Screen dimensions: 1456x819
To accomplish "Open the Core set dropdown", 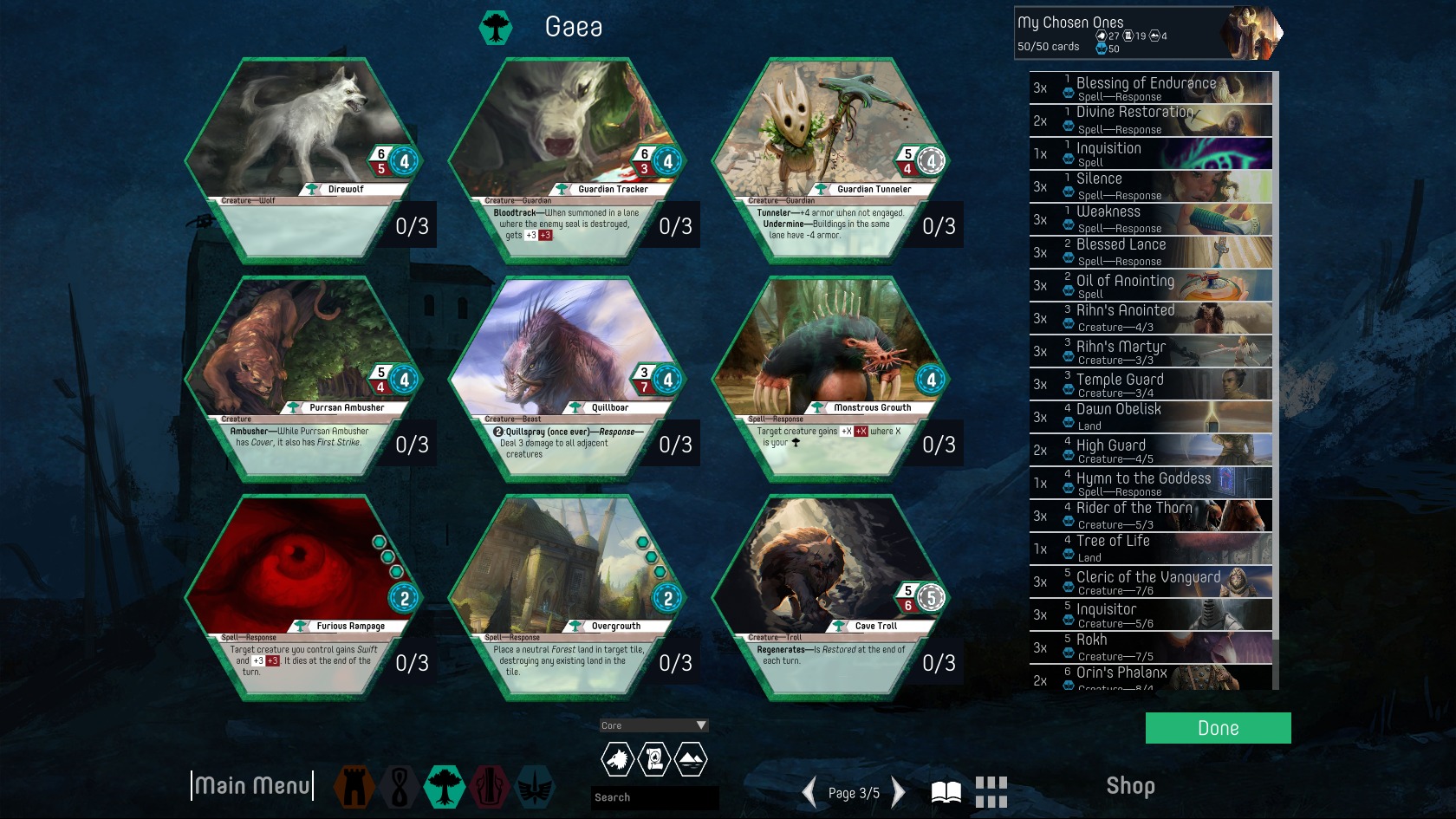I will (654, 725).
